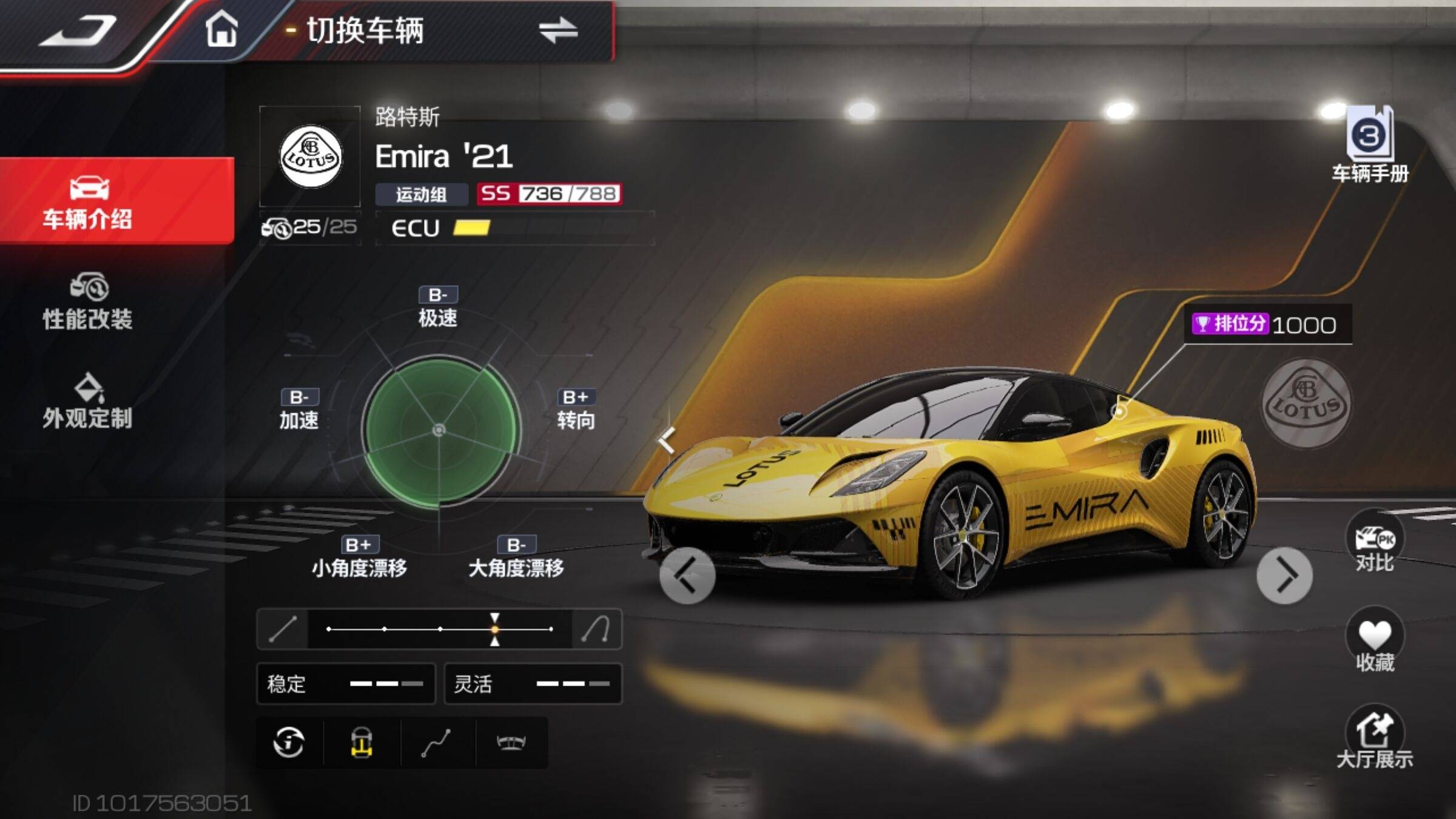The image size is (1456, 819).
Task: Go back using the top-left arrow
Action: click(79, 32)
